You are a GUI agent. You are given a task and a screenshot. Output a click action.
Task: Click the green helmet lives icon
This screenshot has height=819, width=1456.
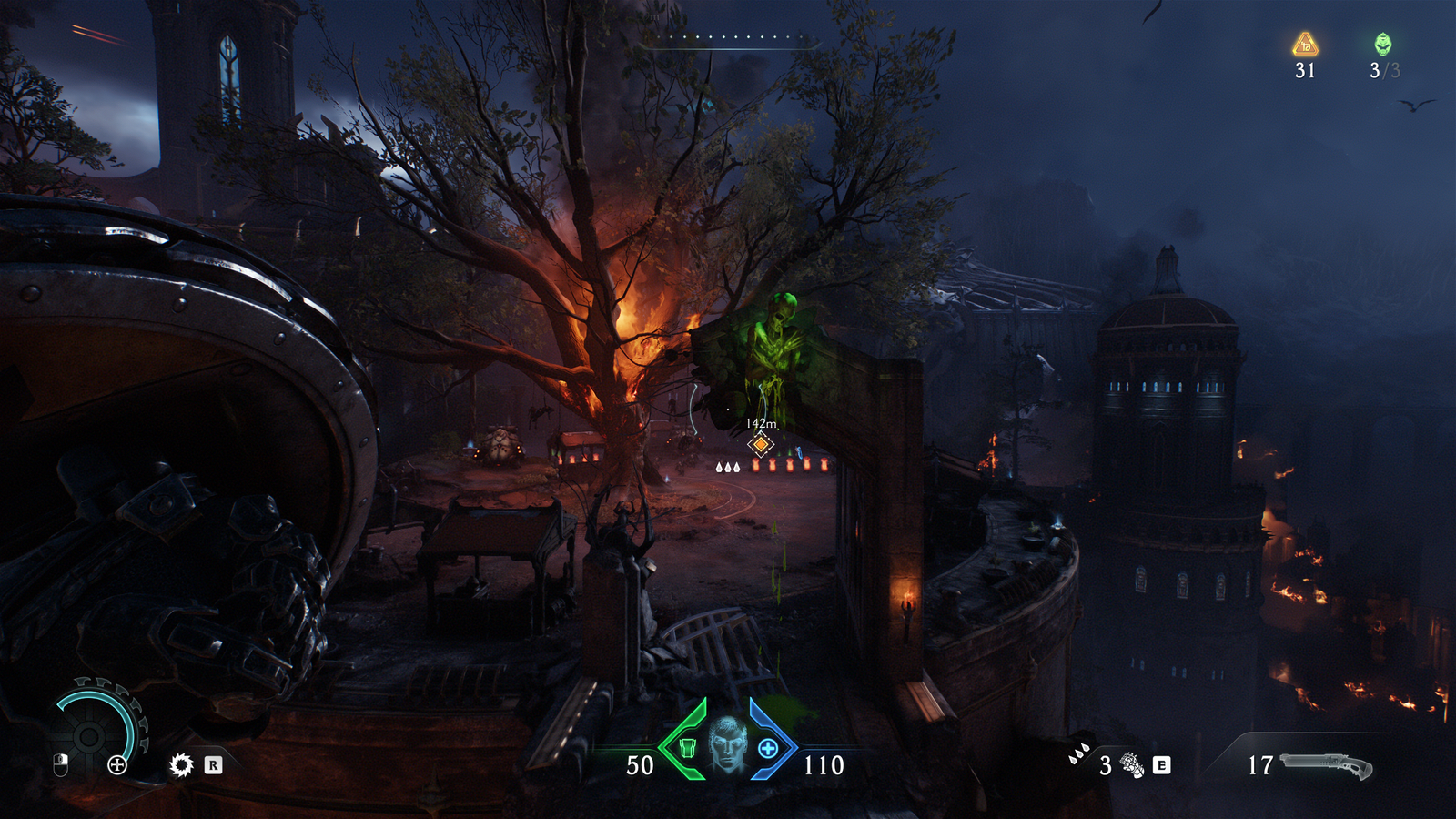1382,44
